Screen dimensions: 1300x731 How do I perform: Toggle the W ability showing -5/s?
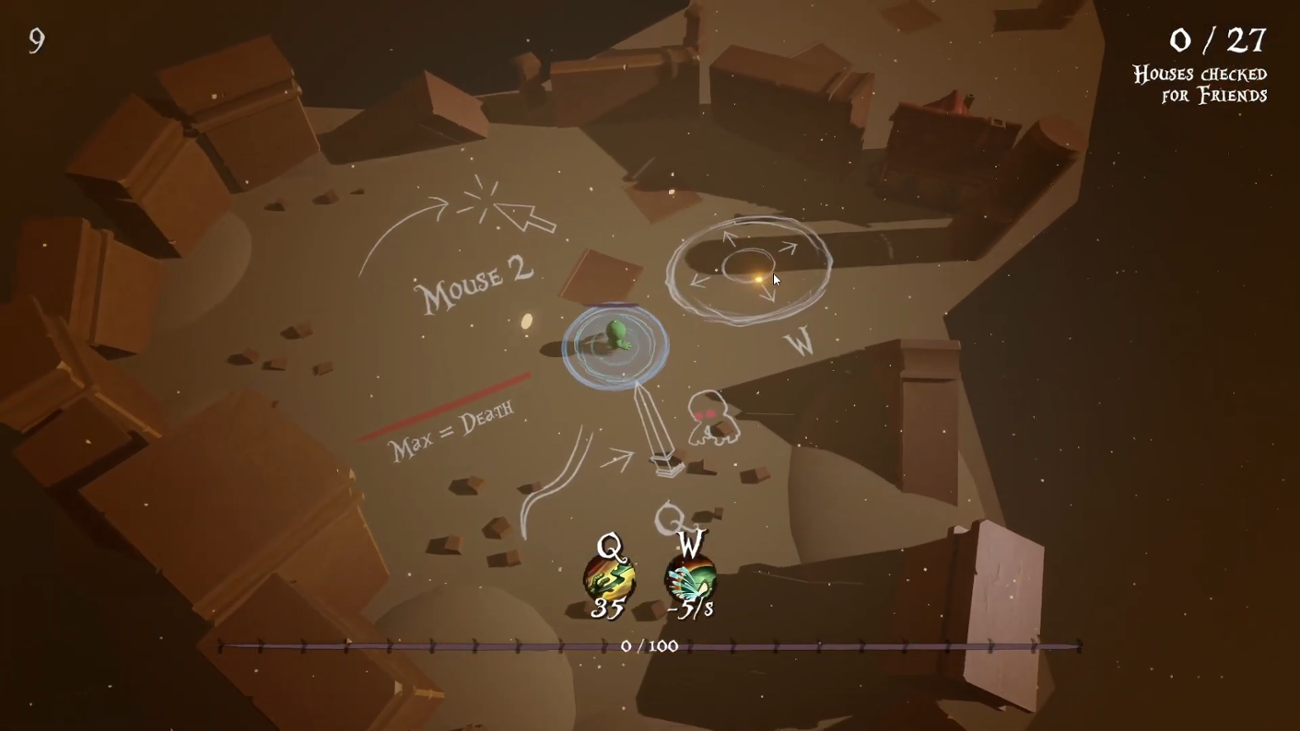(x=689, y=578)
